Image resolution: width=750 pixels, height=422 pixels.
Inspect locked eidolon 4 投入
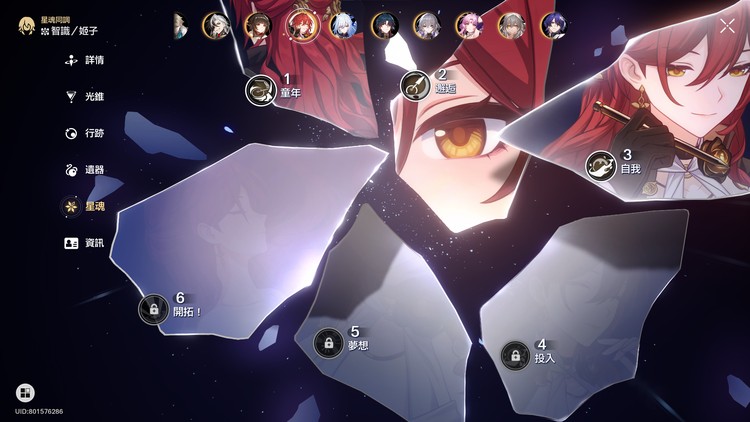(x=515, y=354)
